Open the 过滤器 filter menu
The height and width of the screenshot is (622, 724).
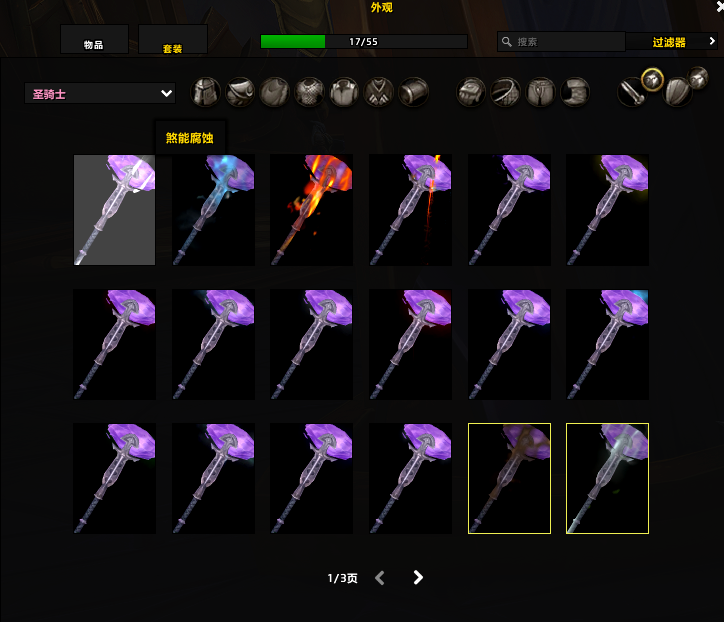click(672, 42)
